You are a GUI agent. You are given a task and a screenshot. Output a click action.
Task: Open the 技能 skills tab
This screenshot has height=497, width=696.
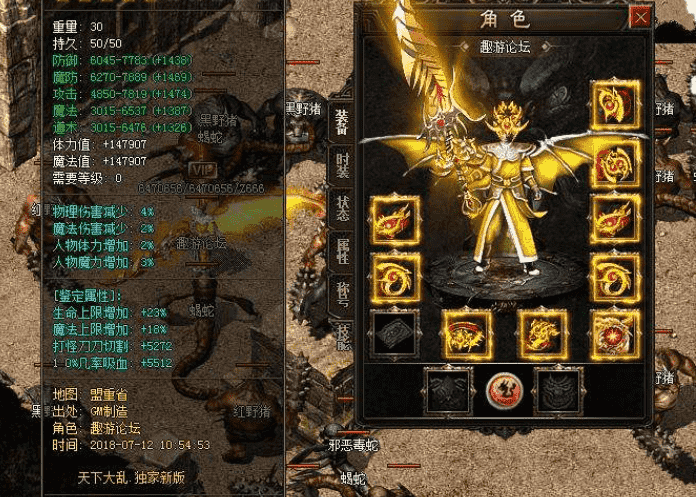pyautogui.click(x=340, y=336)
